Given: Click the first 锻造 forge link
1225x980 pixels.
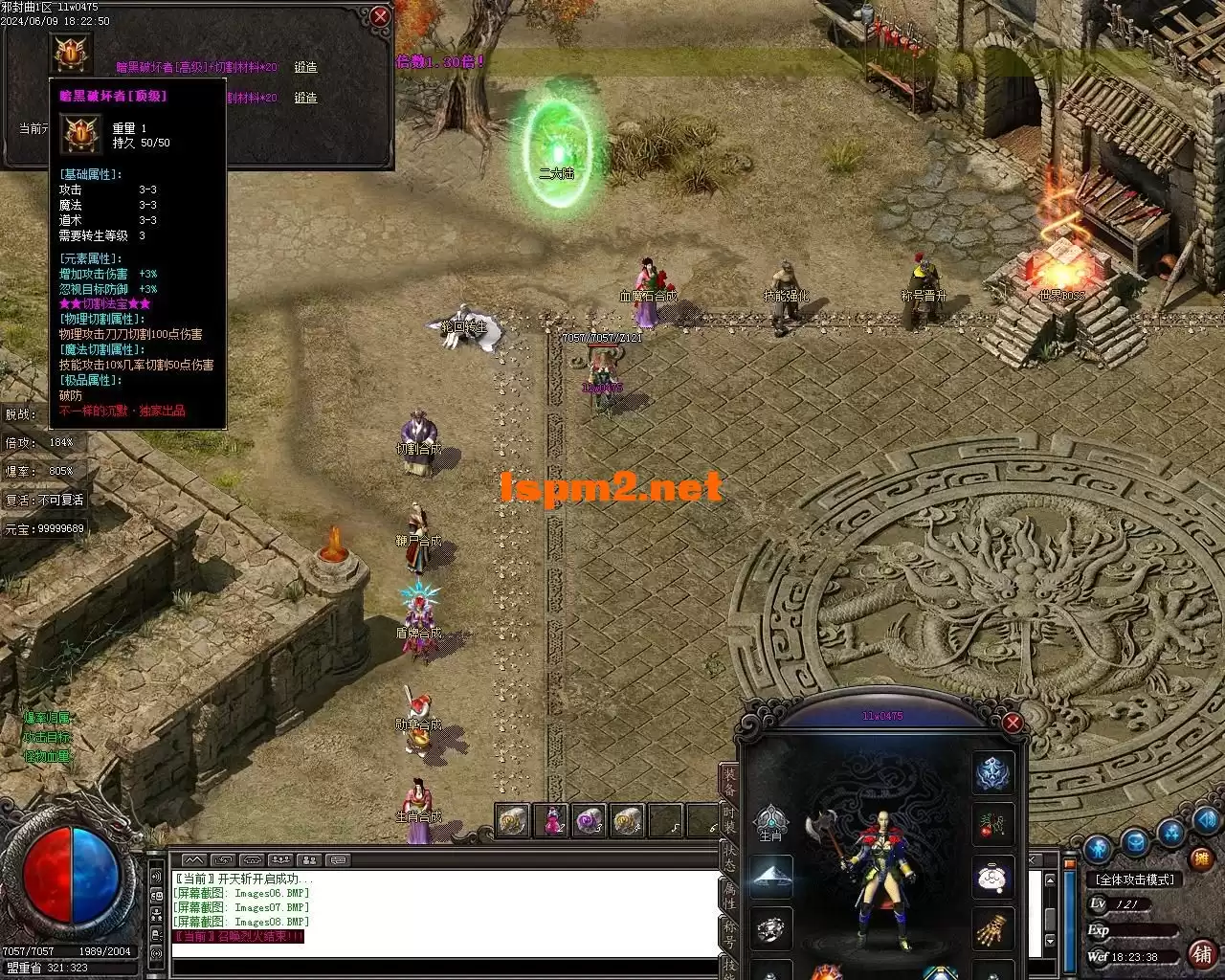Looking at the screenshot, I should [x=305, y=68].
